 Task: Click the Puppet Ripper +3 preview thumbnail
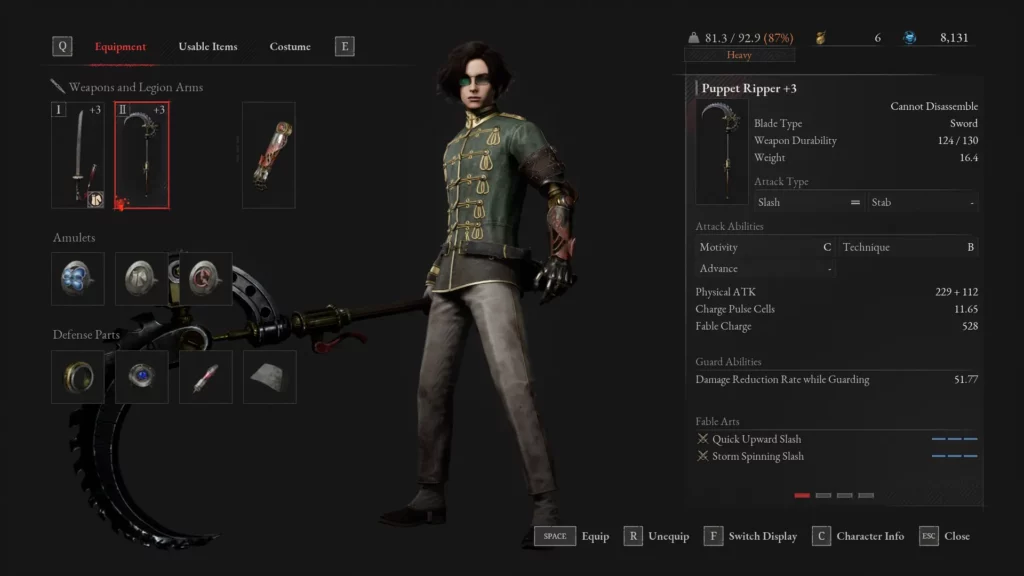click(722, 151)
